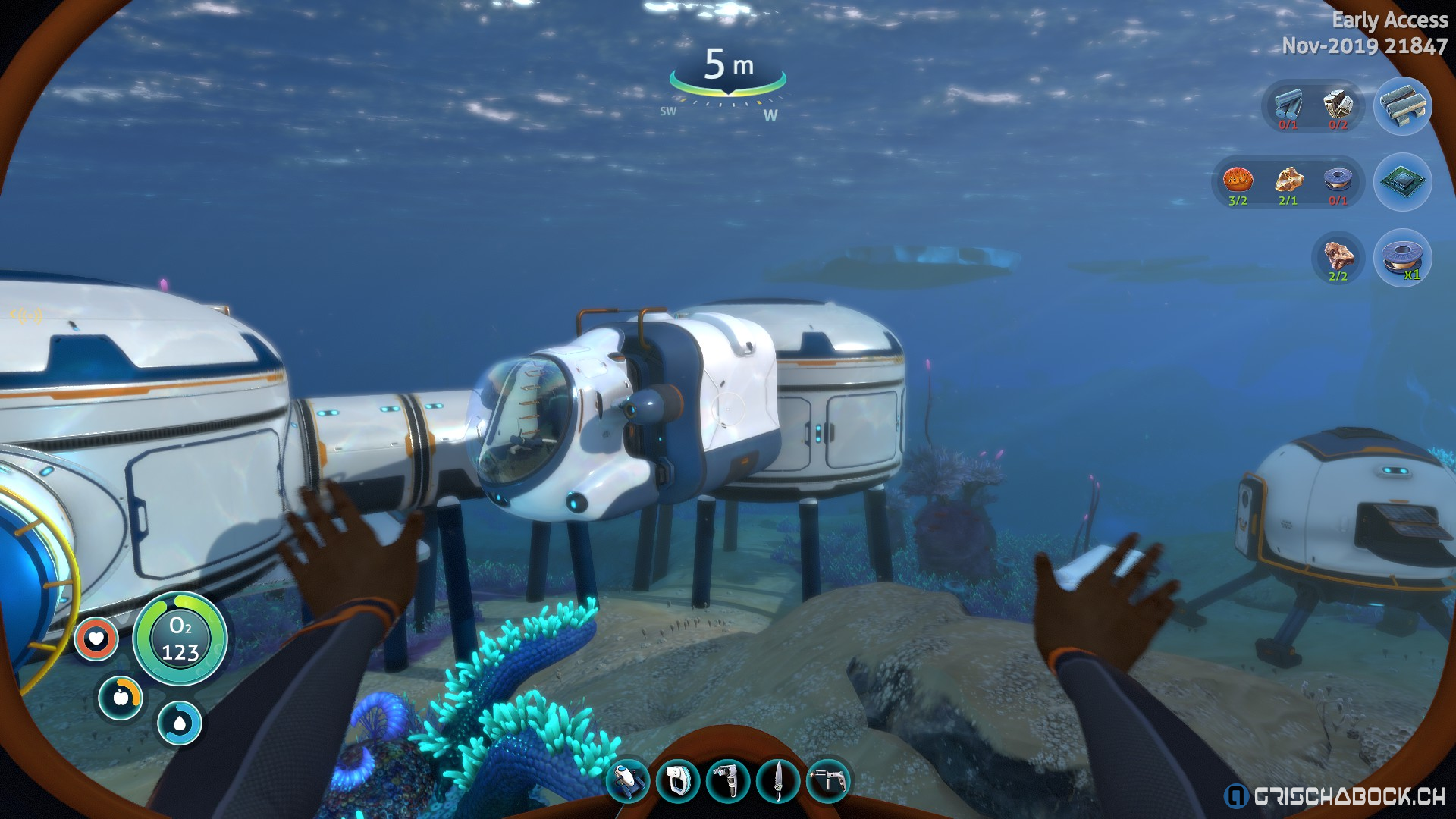Select the survival knife slot
Image resolution: width=1456 pixels, height=819 pixels.
(x=778, y=780)
